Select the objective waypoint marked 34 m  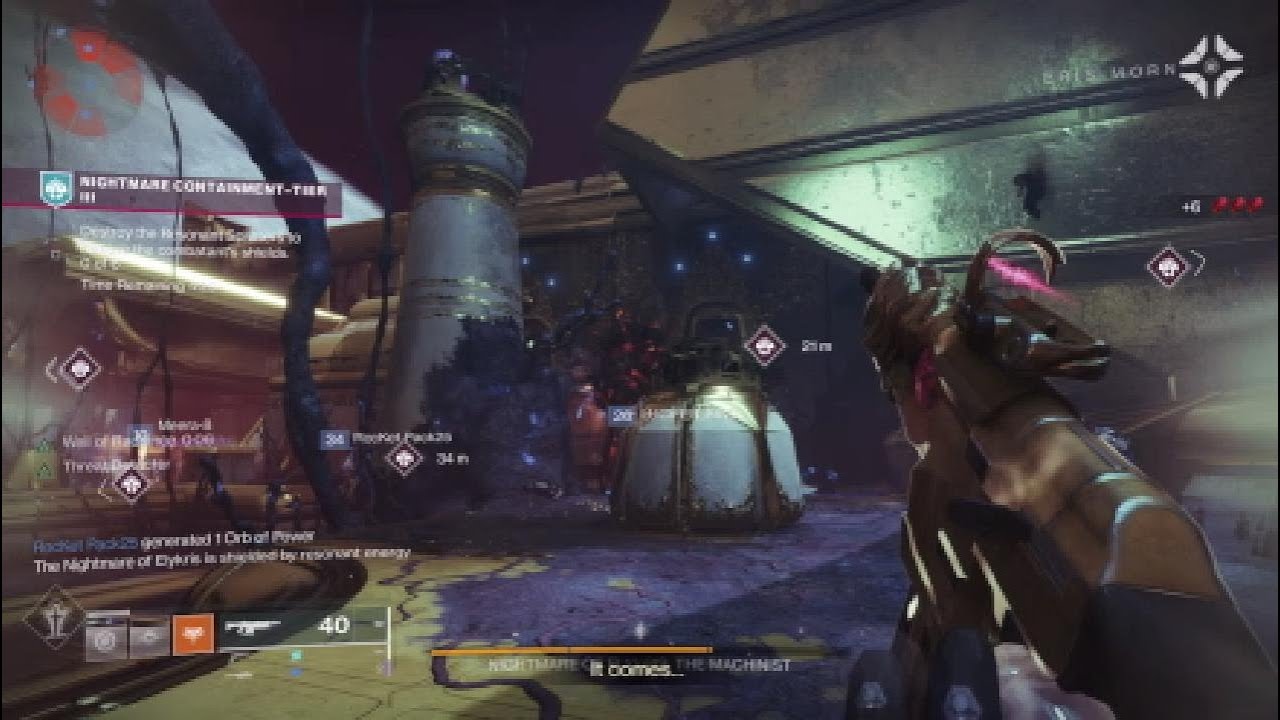coord(404,458)
